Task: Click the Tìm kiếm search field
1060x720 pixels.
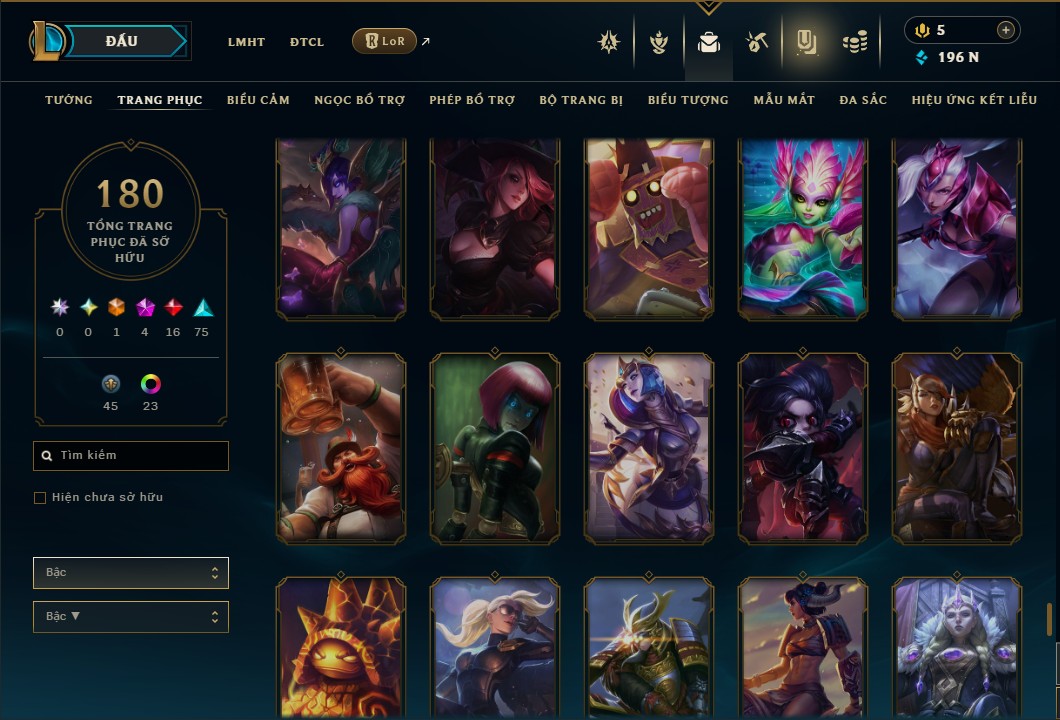Action: (131, 456)
